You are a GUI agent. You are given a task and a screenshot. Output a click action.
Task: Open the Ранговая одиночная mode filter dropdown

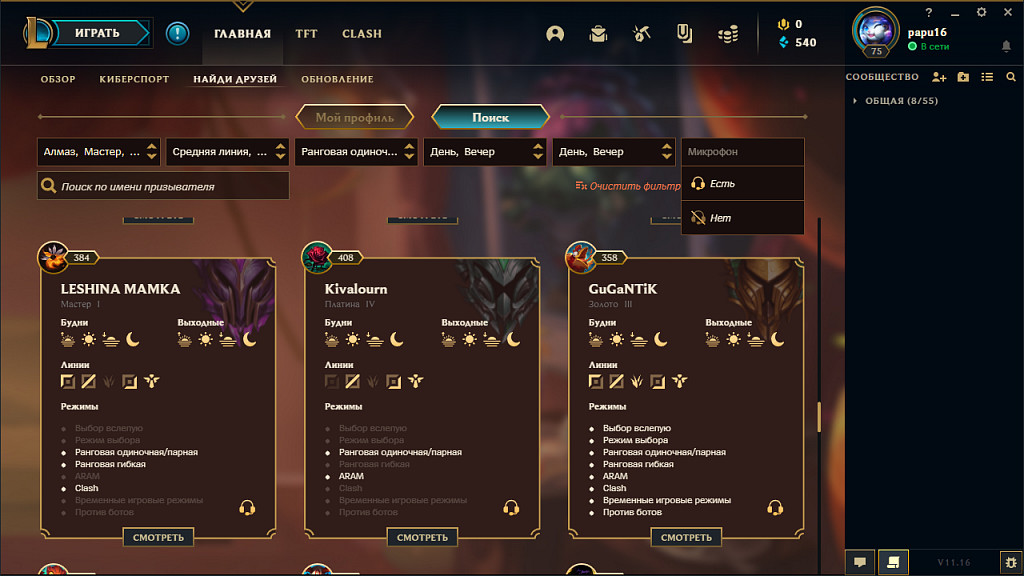(x=355, y=152)
